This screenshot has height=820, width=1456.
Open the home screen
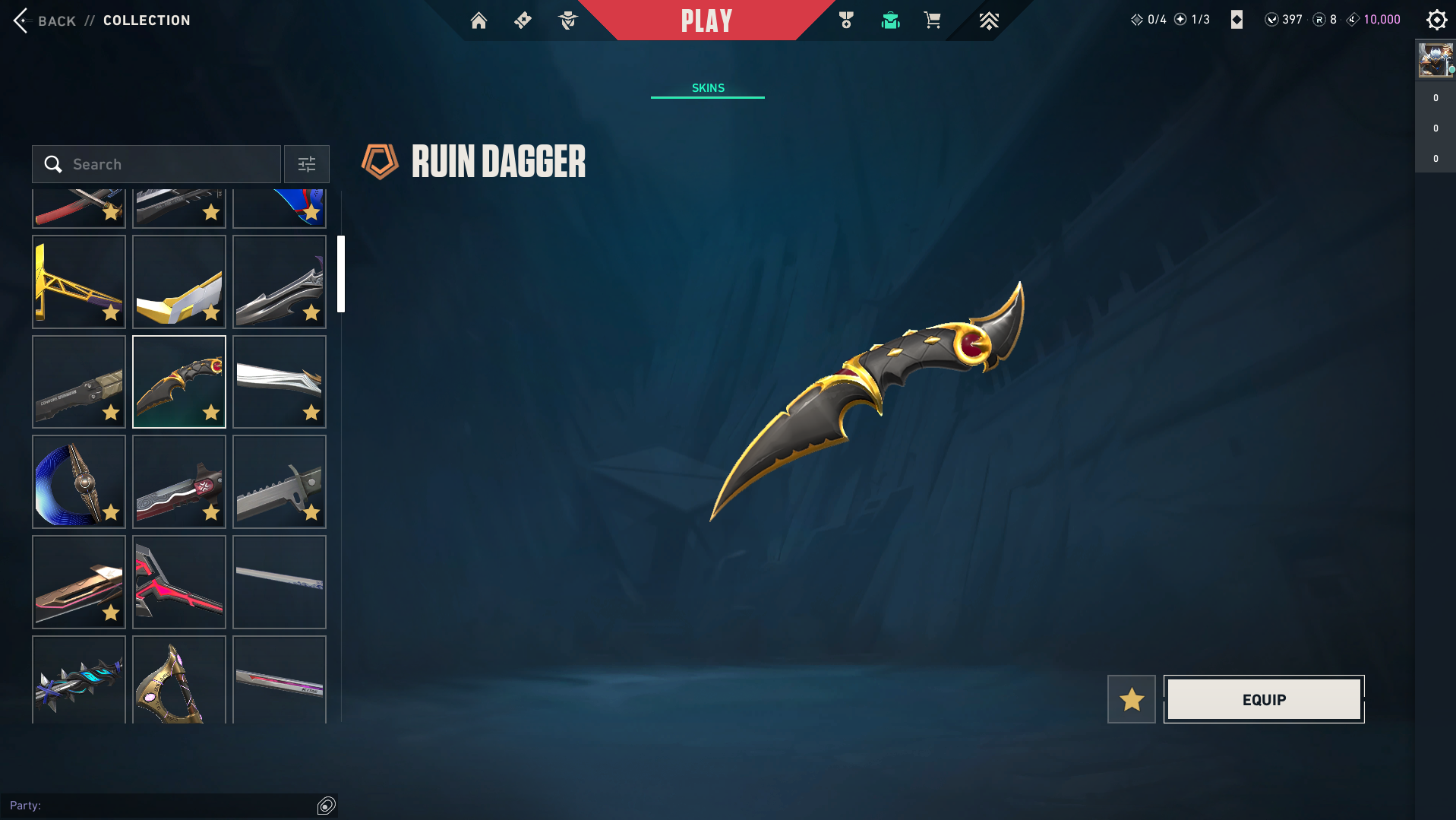(x=478, y=21)
